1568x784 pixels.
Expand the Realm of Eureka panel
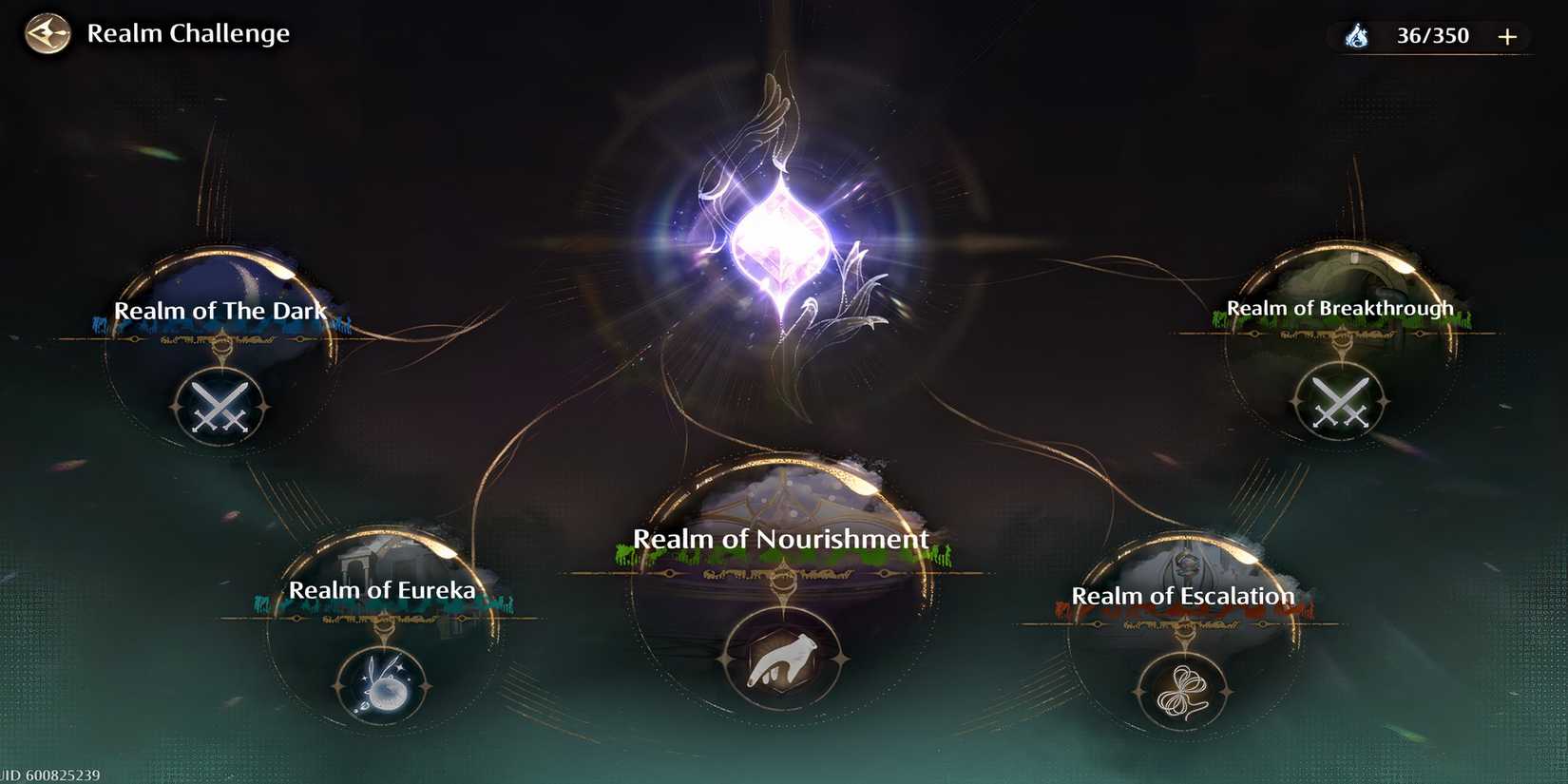tap(384, 589)
